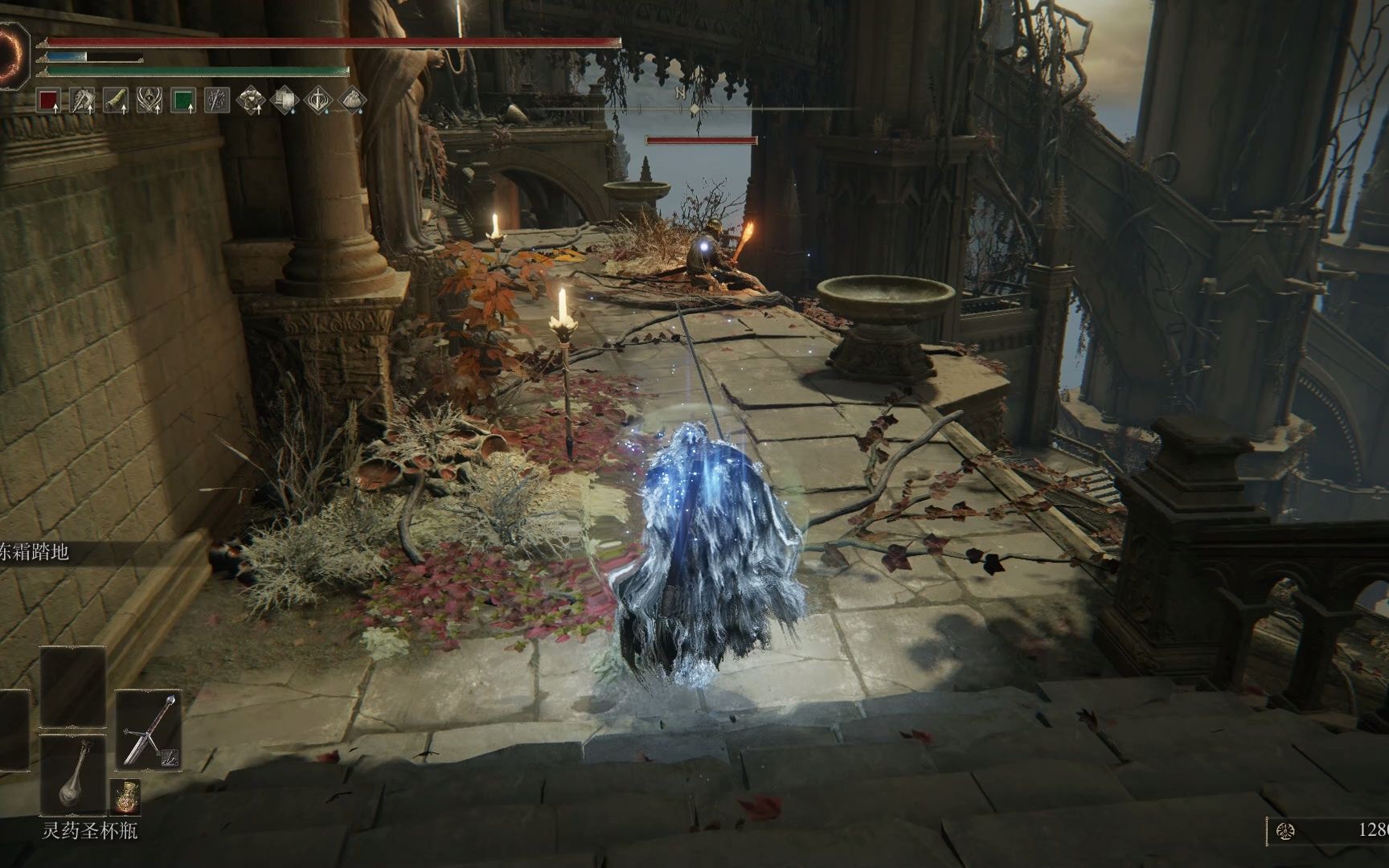Image resolution: width=1389 pixels, height=868 pixels.
Task: Use the Flask of Wondrous Physick slot
Action: click(x=74, y=775)
